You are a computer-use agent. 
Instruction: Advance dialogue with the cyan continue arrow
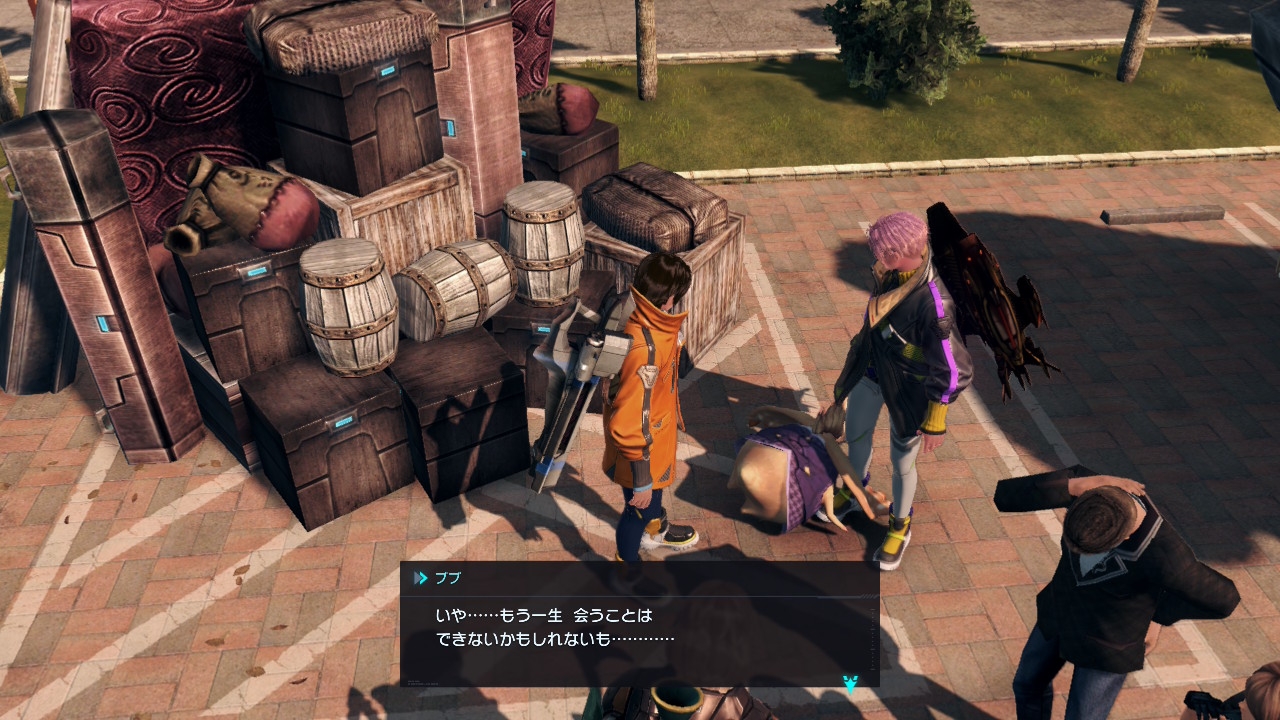point(850,684)
